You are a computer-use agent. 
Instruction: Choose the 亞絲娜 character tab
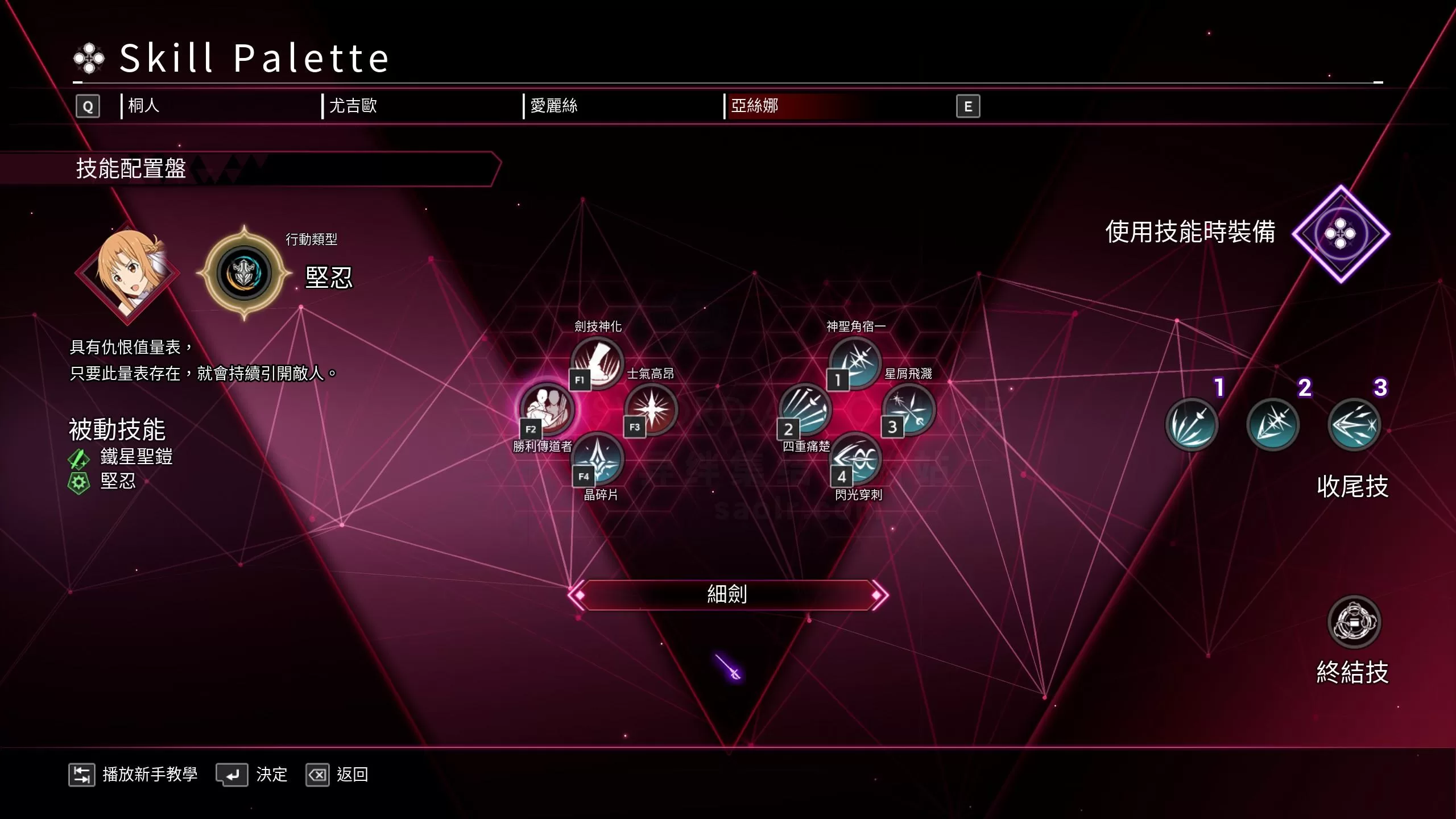[x=755, y=106]
